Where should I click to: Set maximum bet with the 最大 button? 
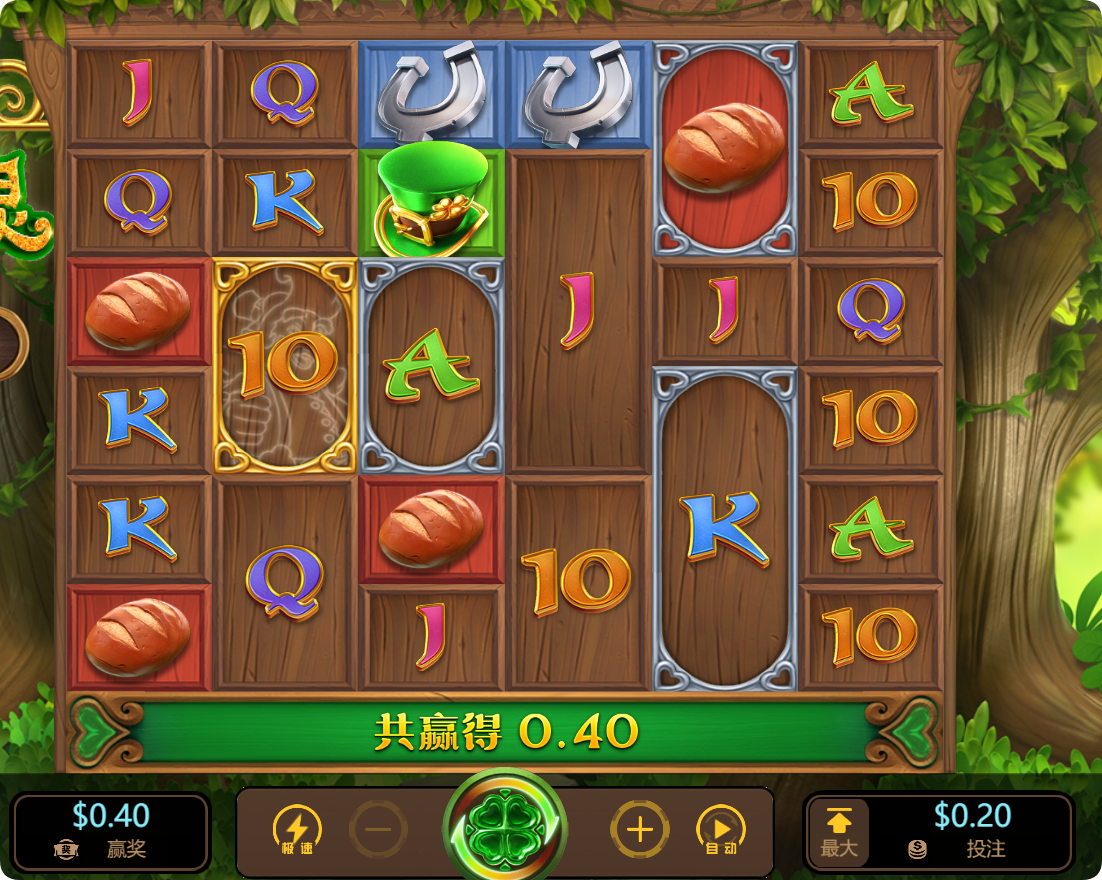point(838,832)
